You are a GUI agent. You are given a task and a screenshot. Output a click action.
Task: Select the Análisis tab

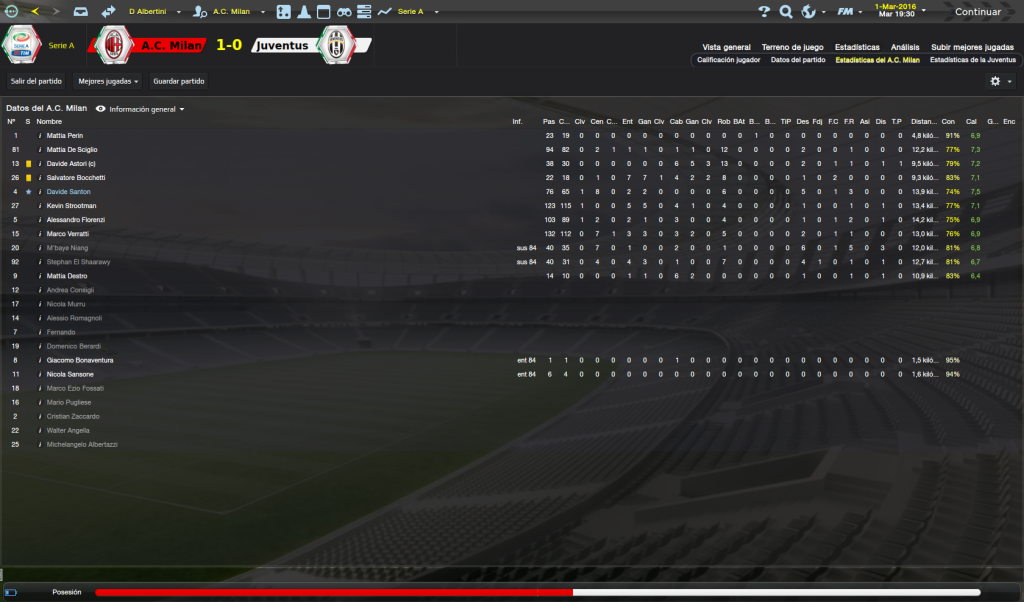pos(905,47)
